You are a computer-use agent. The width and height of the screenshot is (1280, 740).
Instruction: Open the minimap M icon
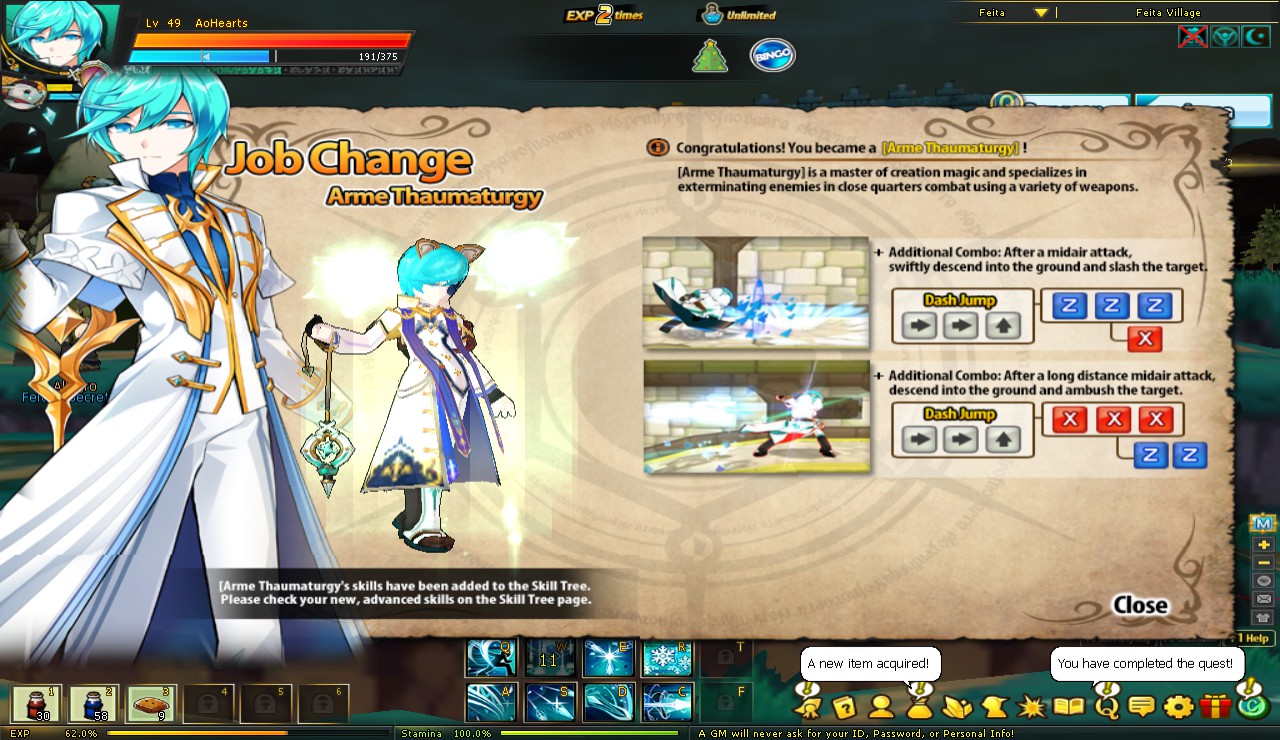coord(1262,522)
